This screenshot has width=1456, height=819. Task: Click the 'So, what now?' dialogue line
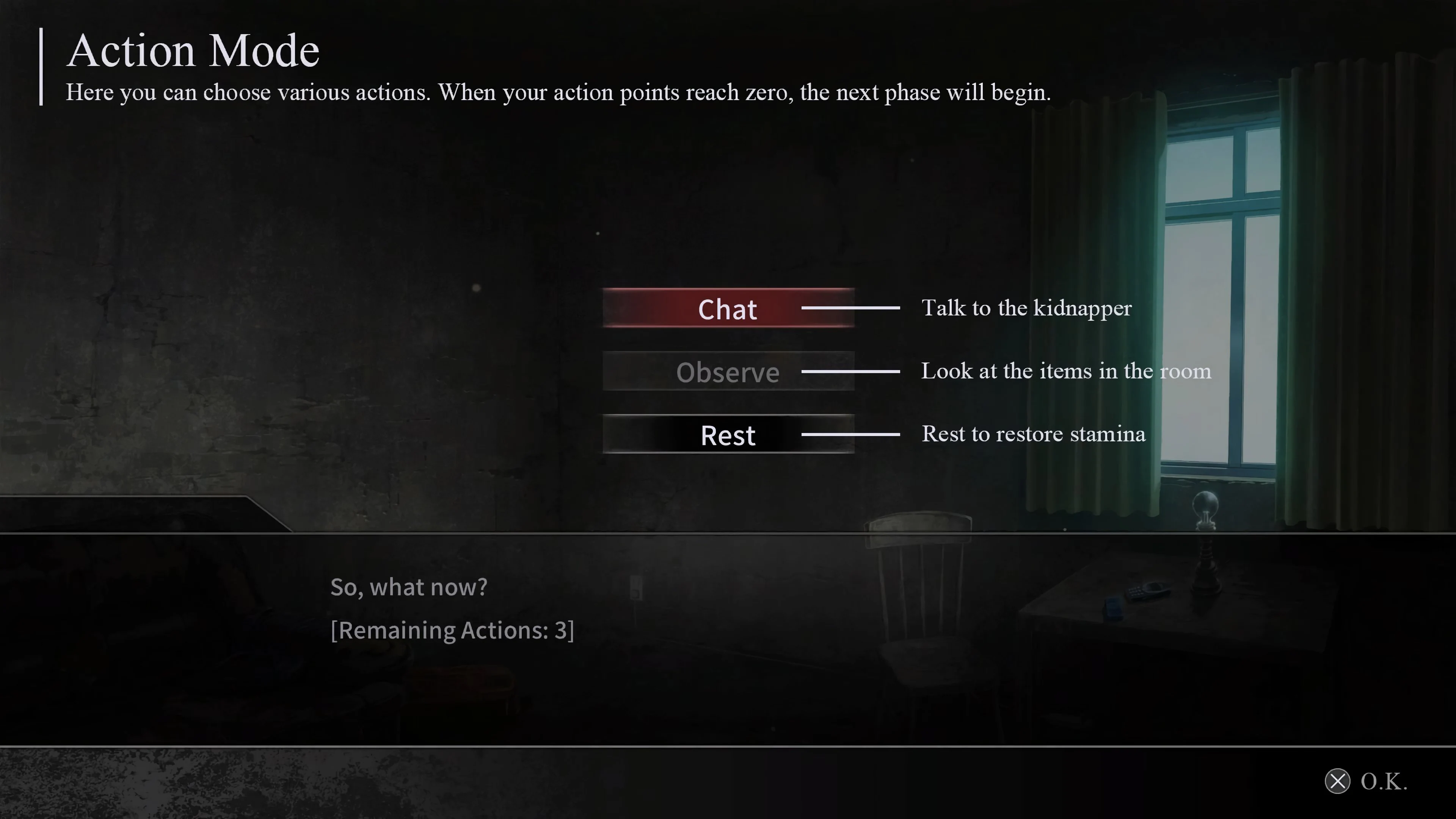[409, 587]
